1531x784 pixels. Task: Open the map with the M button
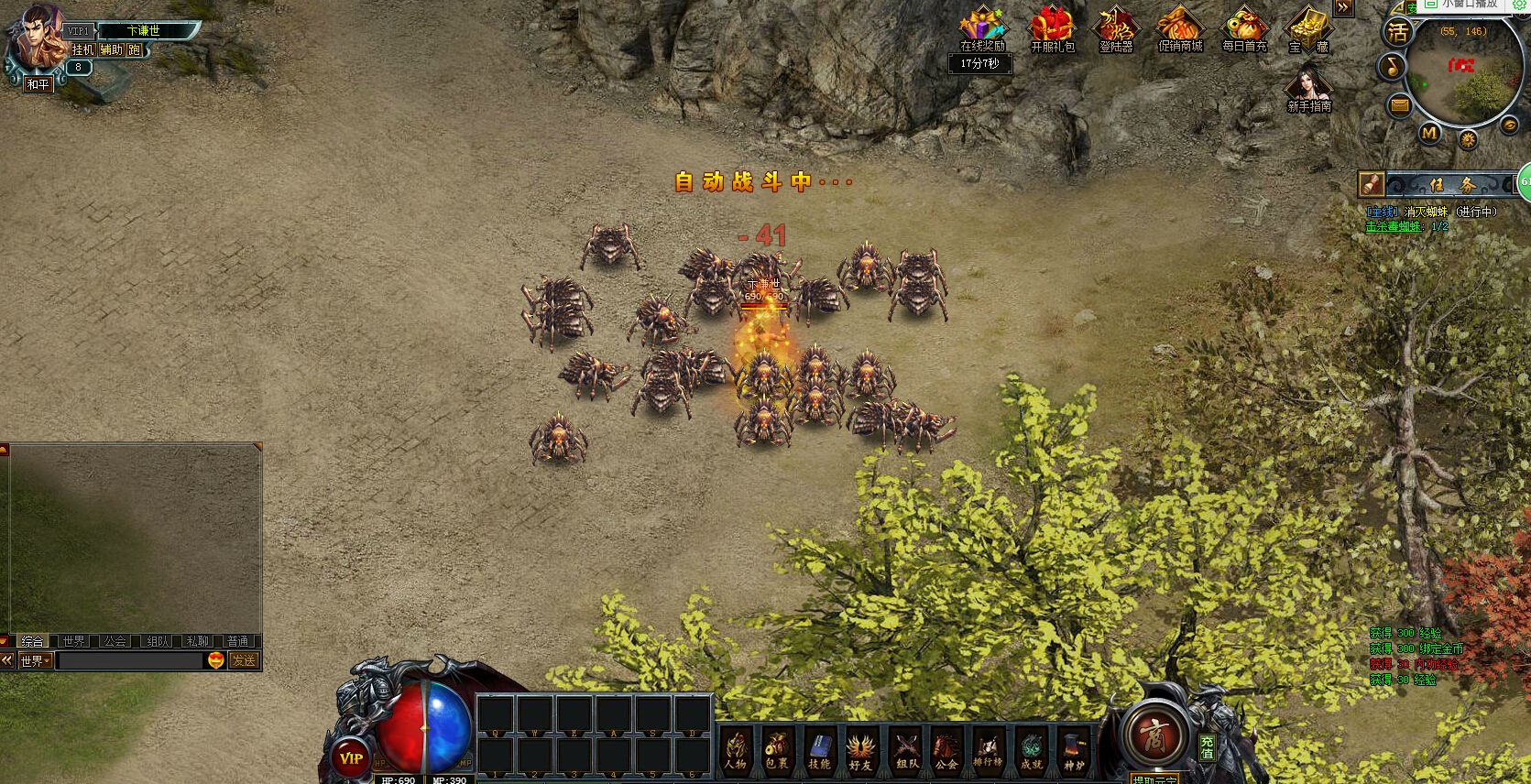click(1429, 133)
